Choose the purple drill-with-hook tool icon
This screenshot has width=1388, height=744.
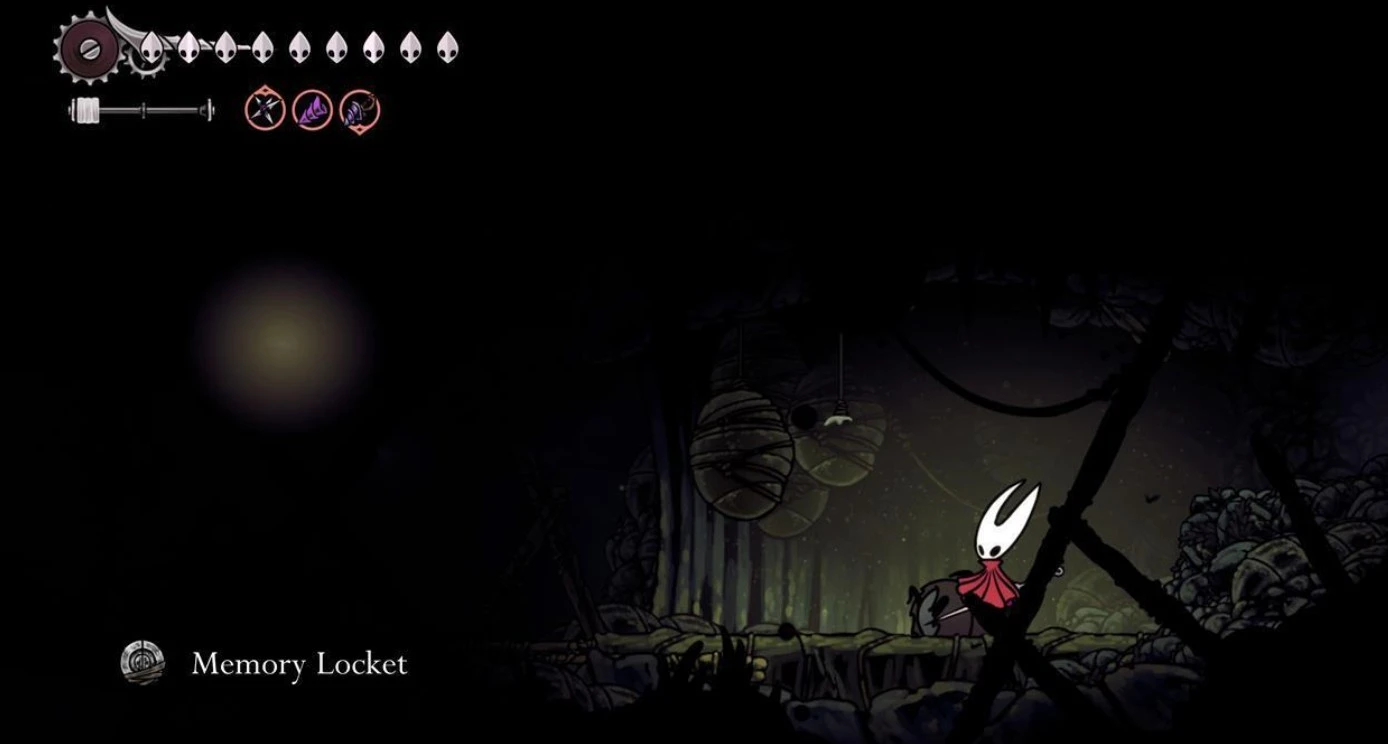[x=359, y=111]
